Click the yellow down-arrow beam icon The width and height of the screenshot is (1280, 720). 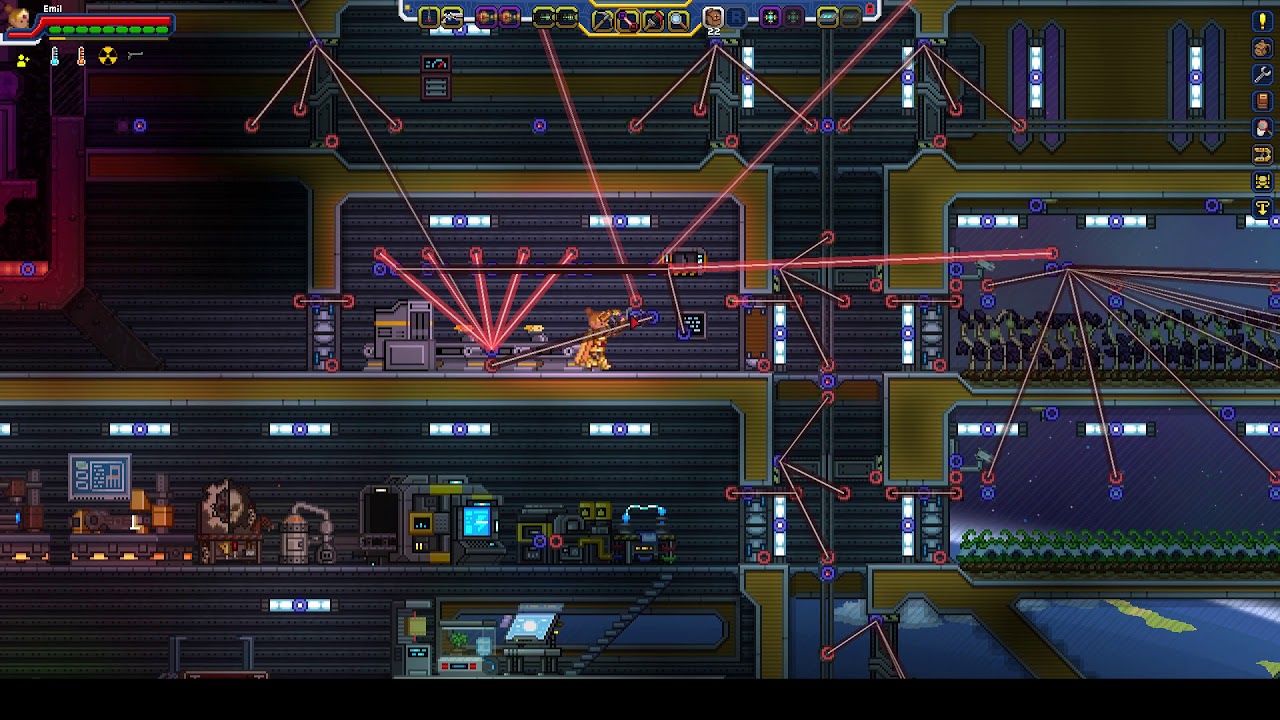1262,208
